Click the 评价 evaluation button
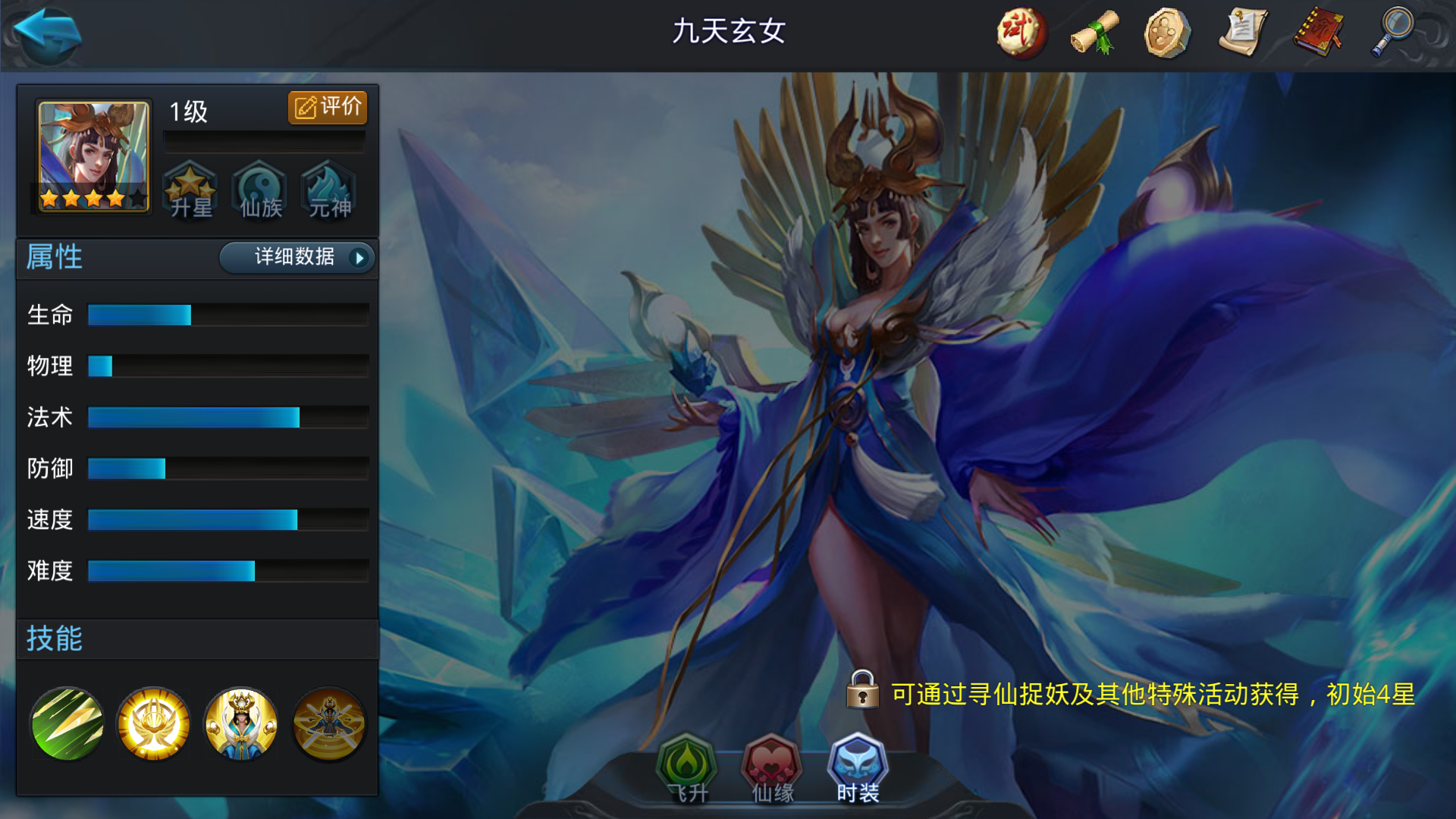 point(327,107)
